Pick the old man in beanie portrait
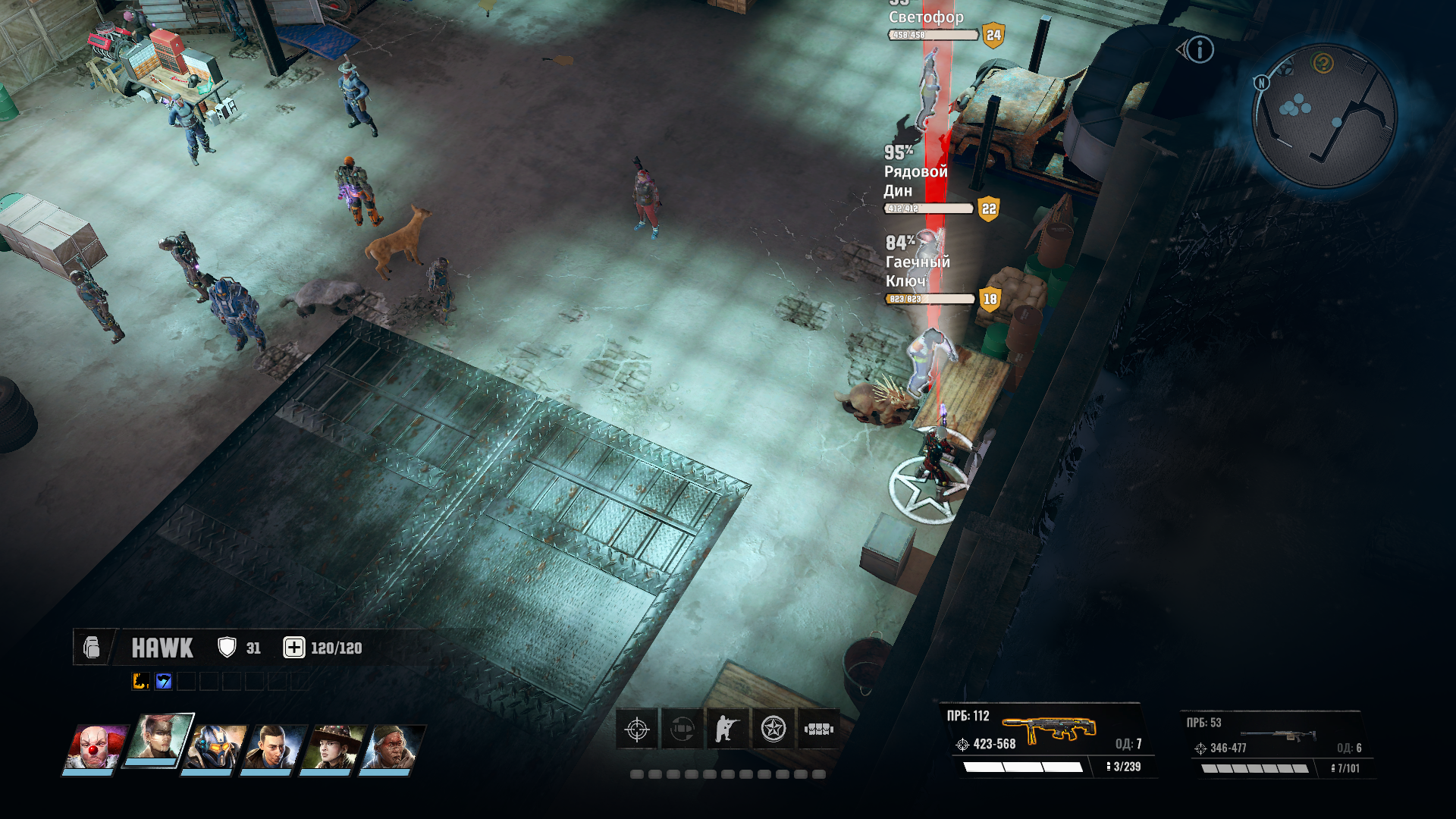Image resolution: width=1456 pixels, height=819 pixels. 391,747
